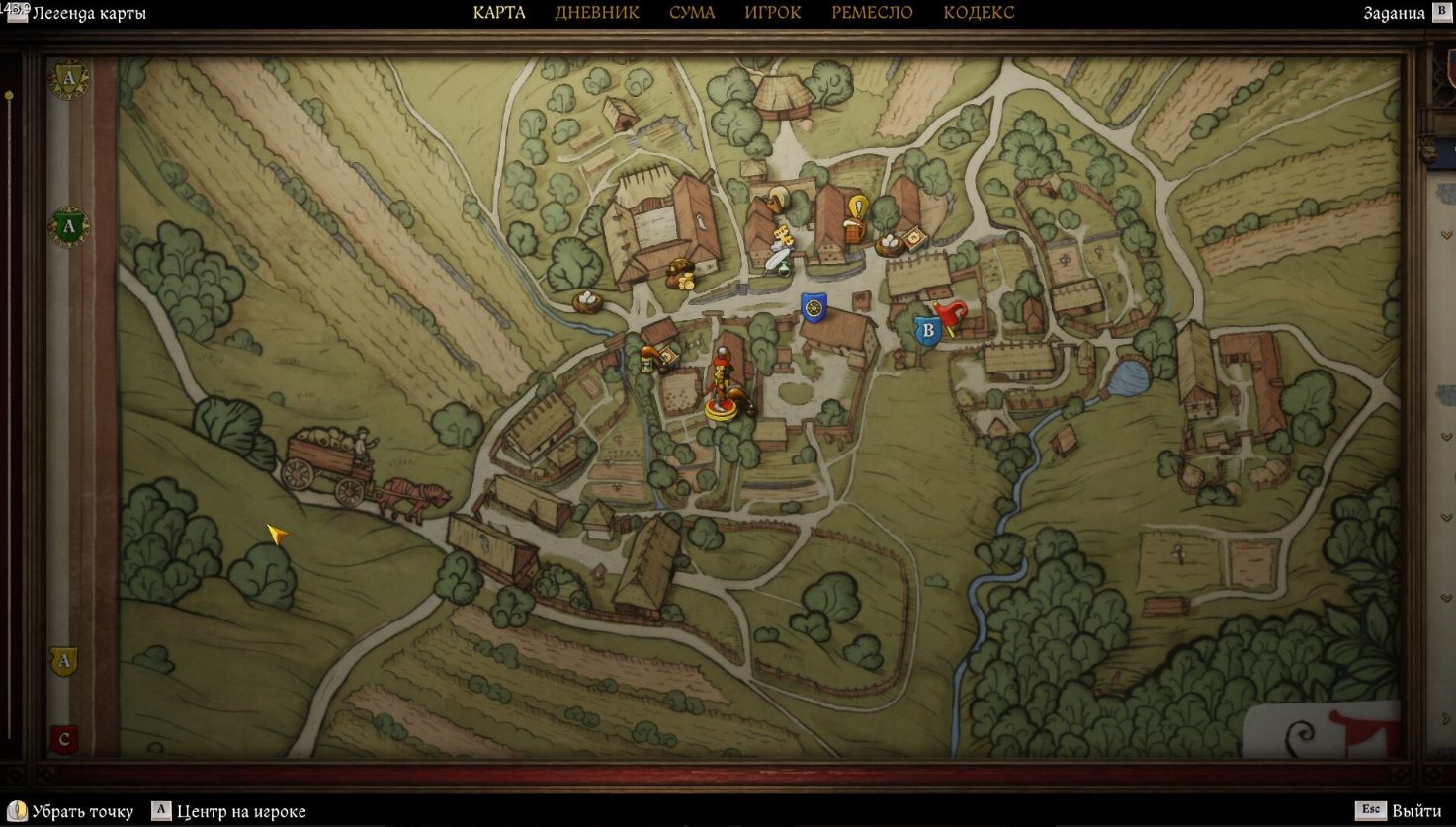The image size is (1456, 827).
Task: Switch to the ДНЕВНИК tab
Action: pos(597,13)
